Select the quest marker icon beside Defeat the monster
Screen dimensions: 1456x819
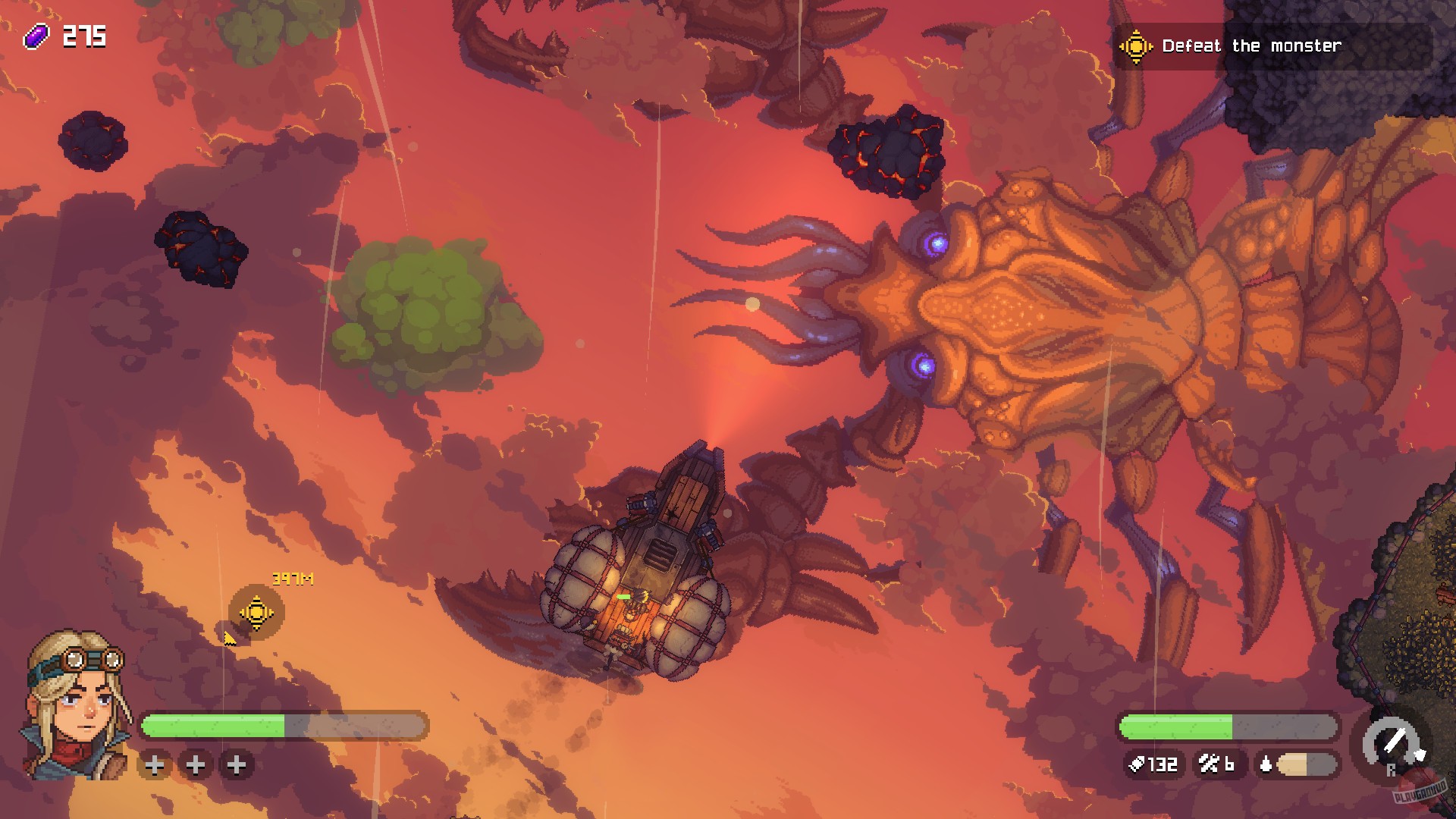1134,45
